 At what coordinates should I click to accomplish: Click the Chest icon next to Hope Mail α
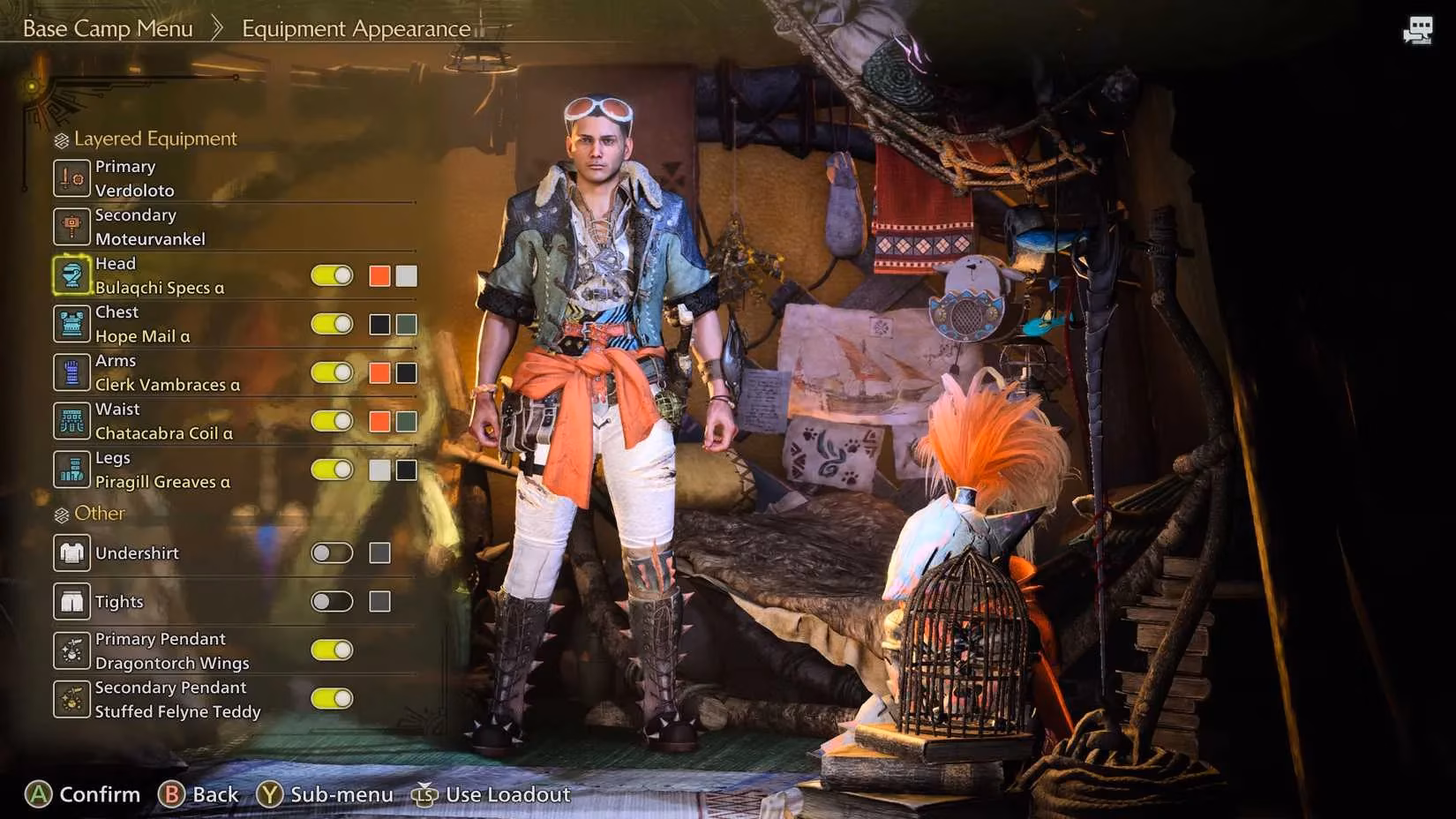tap(71, 323)
